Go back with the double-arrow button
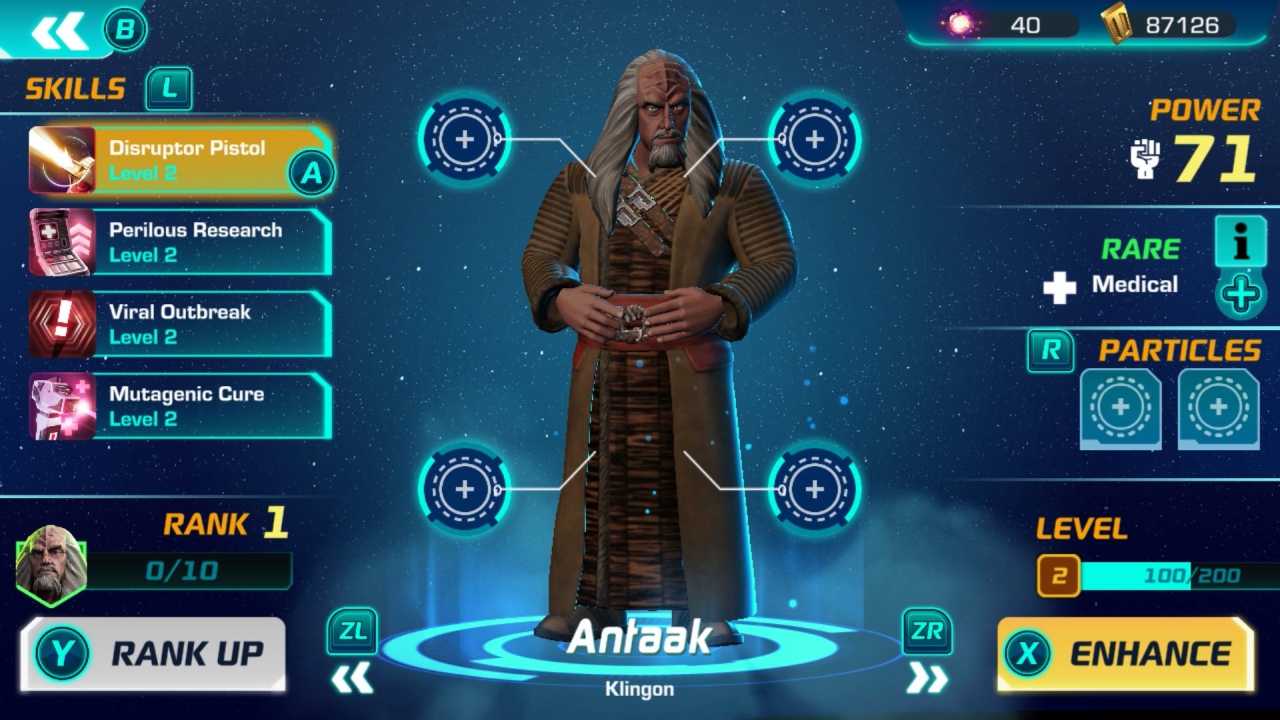Viewport: 1280px width, 720px height. (x=58, y=30)
